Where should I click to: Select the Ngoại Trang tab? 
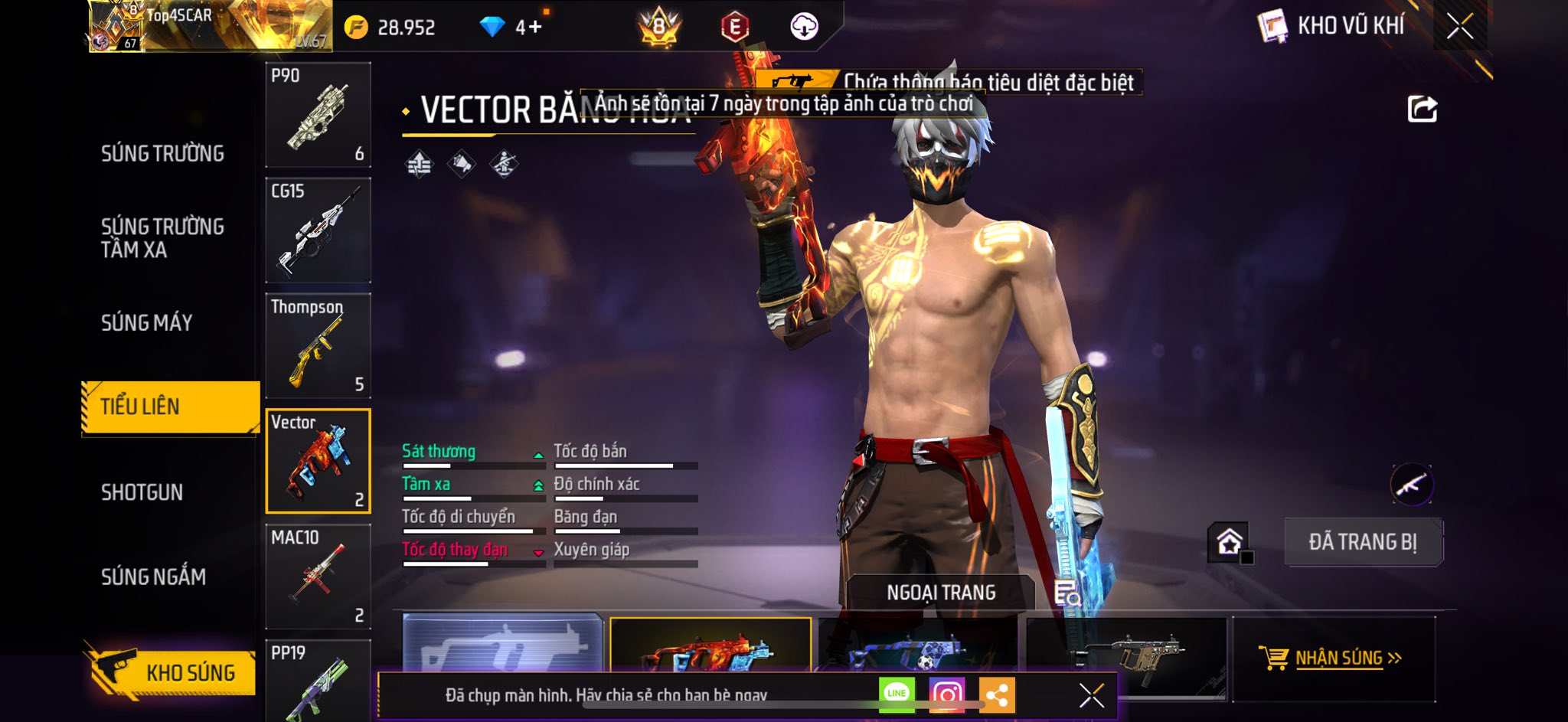[x=941, y=593]
